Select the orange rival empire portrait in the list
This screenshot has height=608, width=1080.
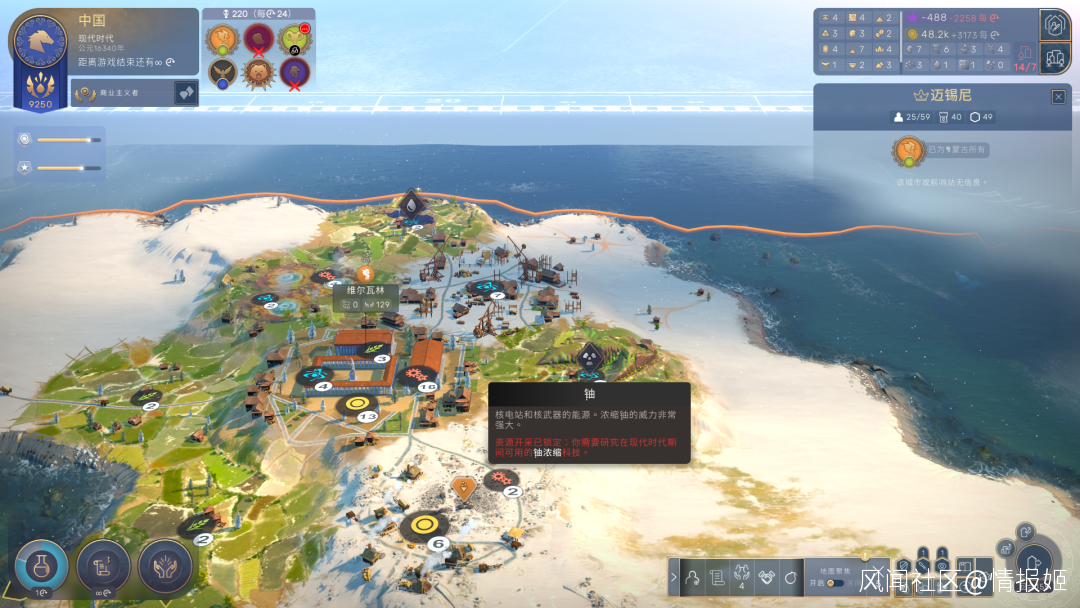[220, 39]
